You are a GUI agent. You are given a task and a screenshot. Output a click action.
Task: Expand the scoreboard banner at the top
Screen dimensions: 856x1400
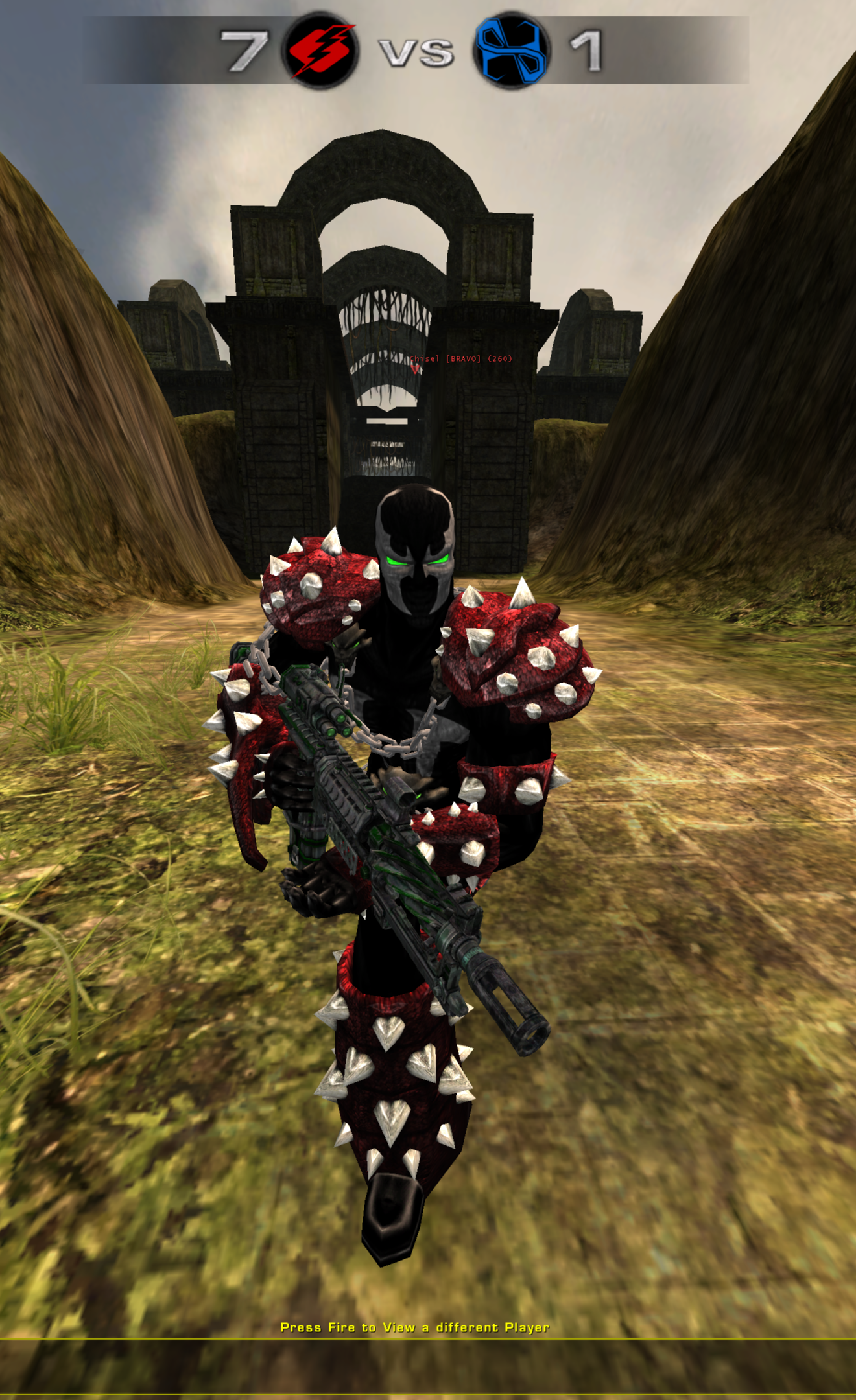(x=422, y=49)
